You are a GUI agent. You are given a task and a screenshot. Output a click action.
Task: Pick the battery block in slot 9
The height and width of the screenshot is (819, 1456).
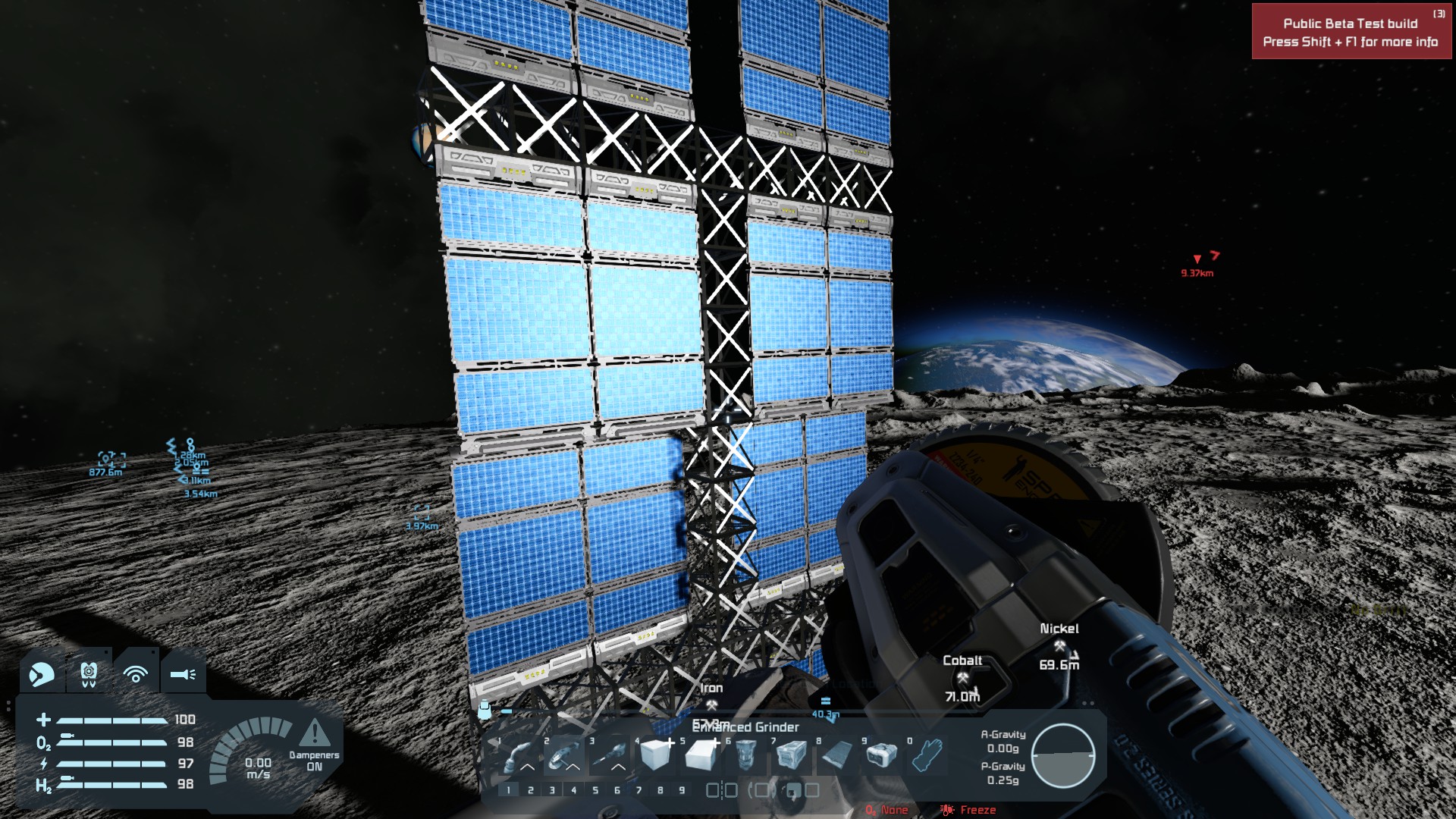click(x=881, y=755)
